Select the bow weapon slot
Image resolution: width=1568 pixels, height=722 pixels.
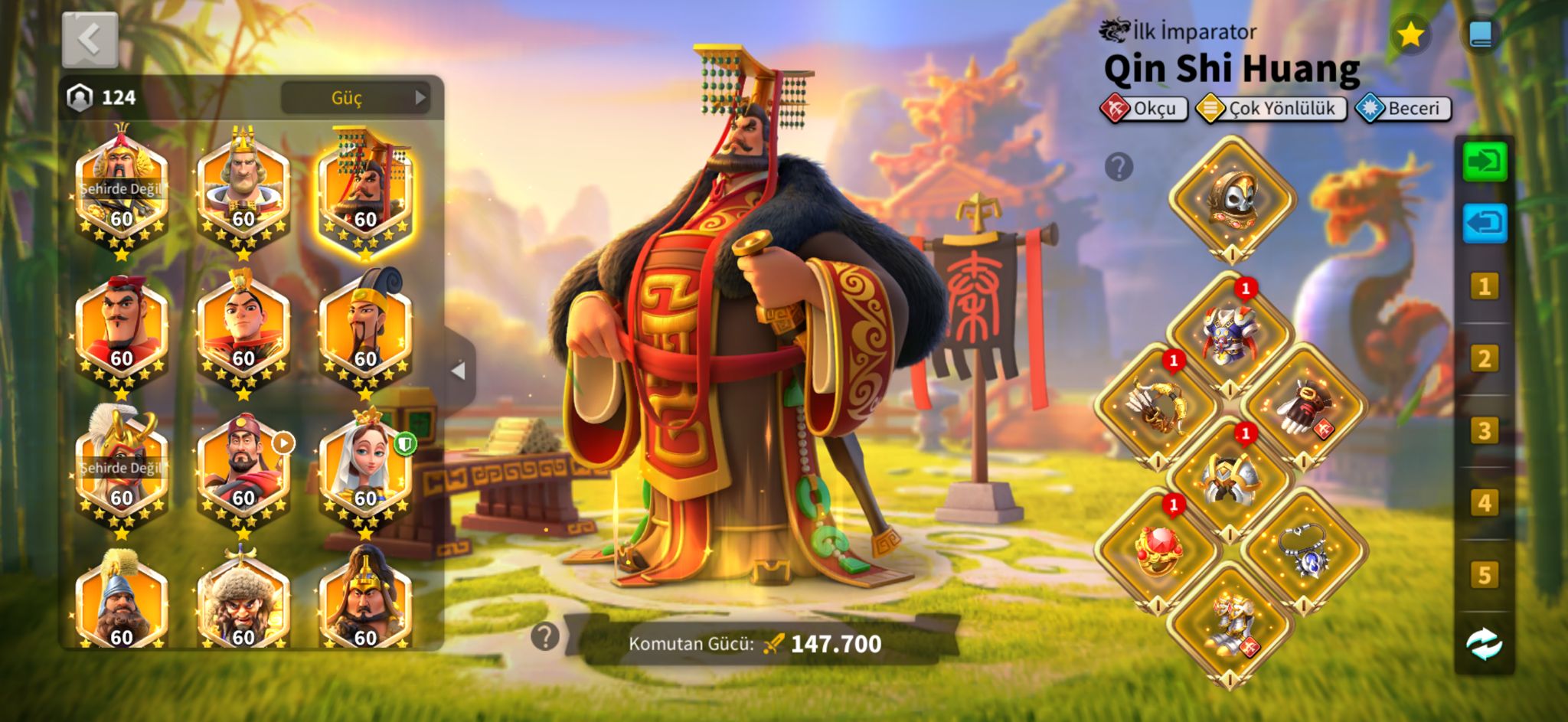pos(1158,406)
